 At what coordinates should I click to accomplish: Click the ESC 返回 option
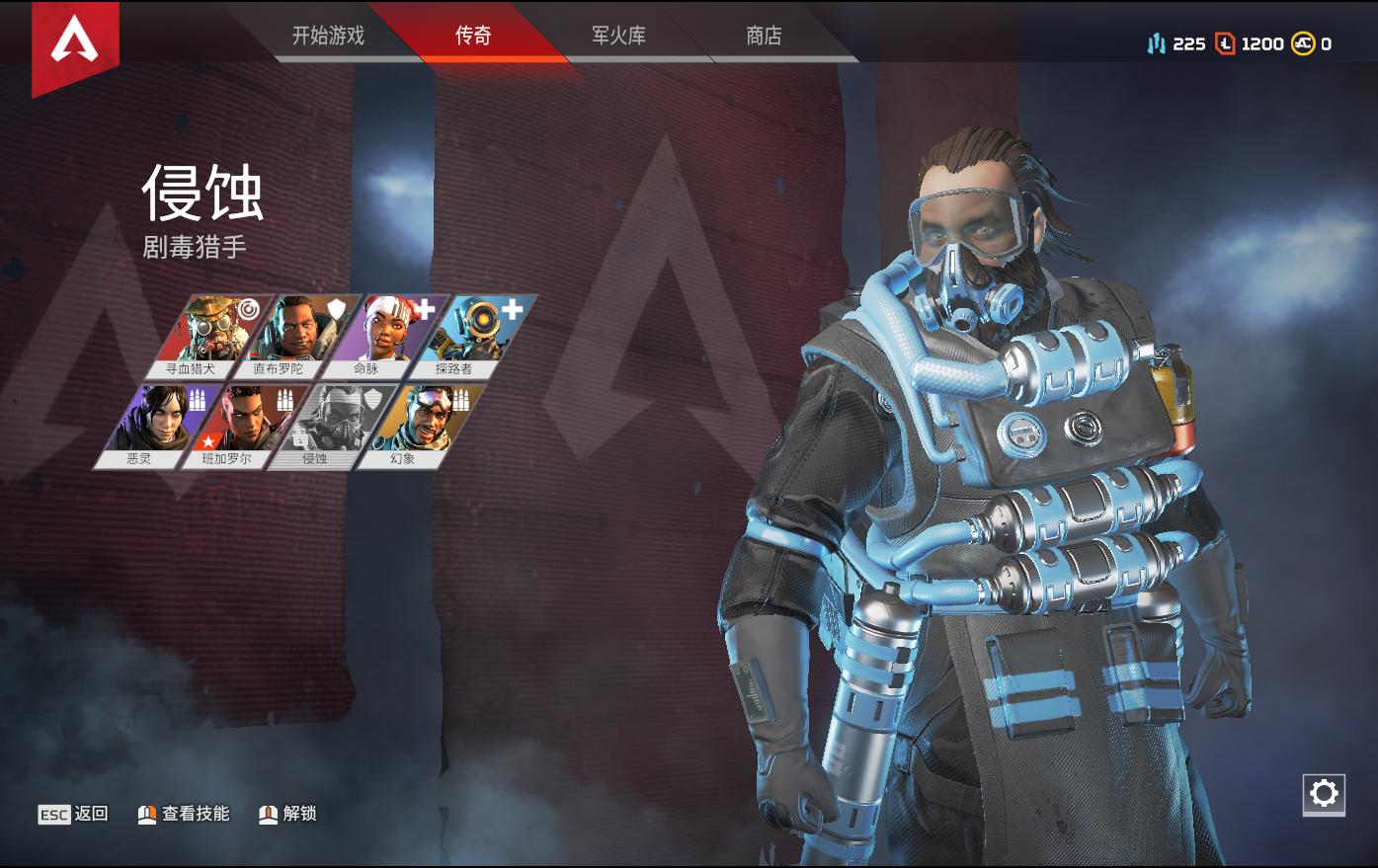73,814
